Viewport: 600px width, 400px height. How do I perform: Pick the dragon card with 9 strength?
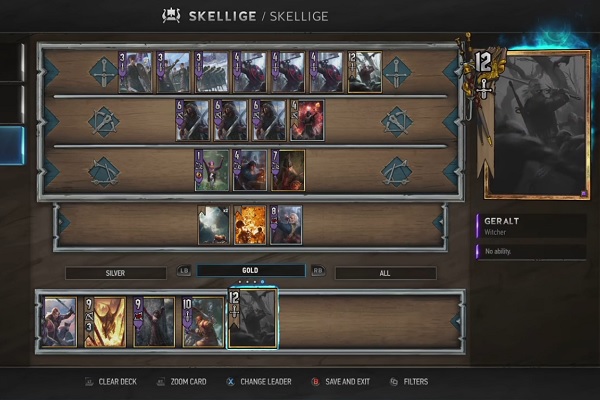pos(104,321)
